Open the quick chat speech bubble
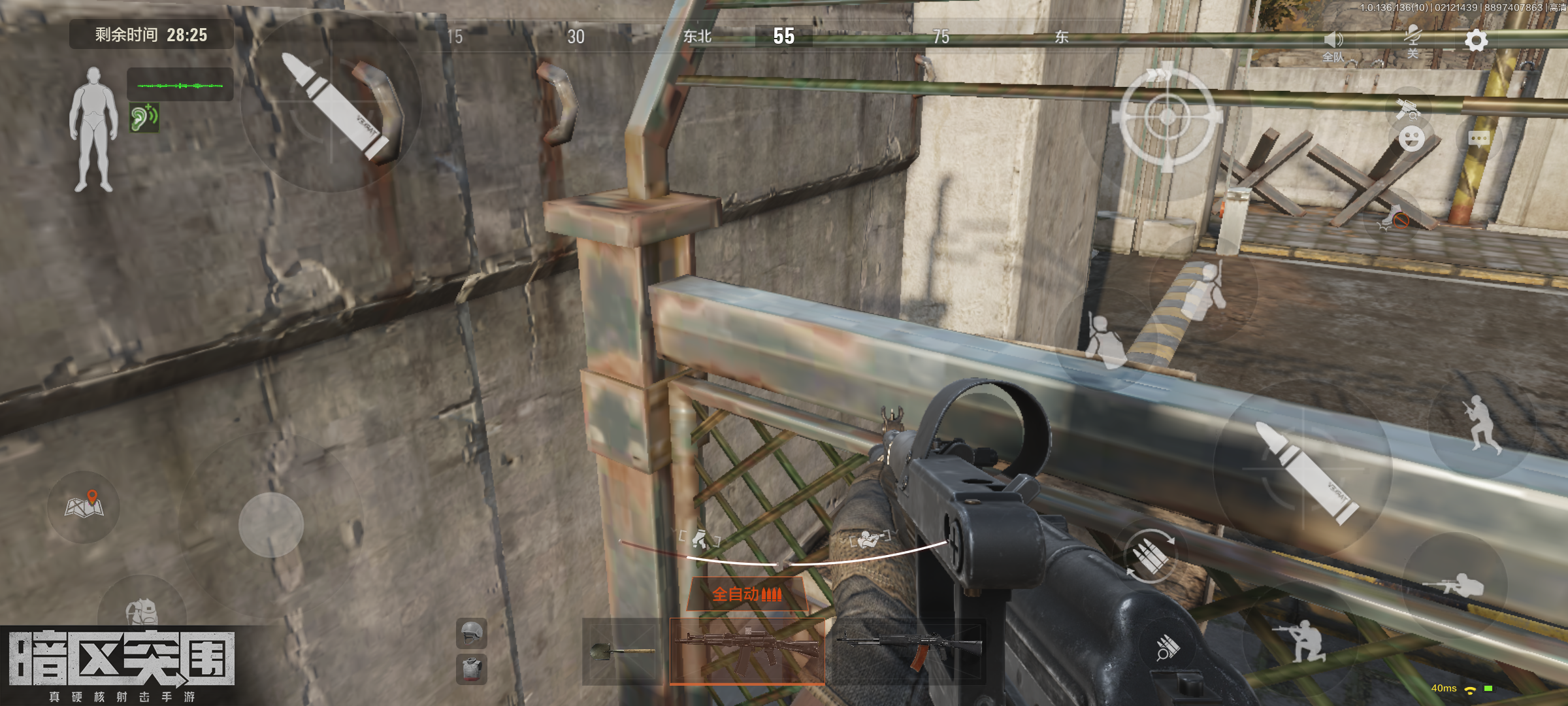Image resolution: width=1568 pixels, height=706 pixels. 1479,139
